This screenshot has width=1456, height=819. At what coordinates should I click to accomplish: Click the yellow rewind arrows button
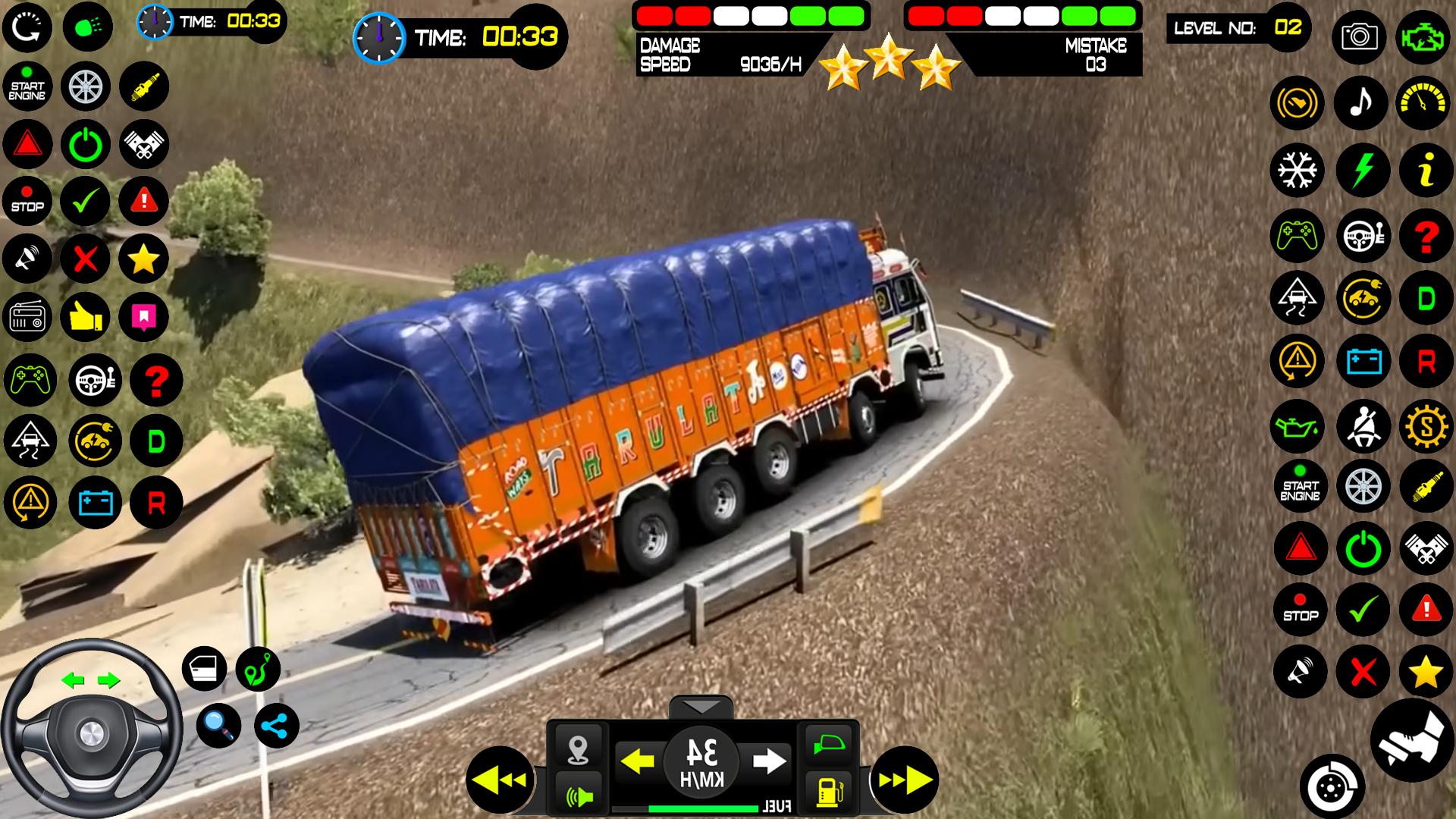coord(501,780)
